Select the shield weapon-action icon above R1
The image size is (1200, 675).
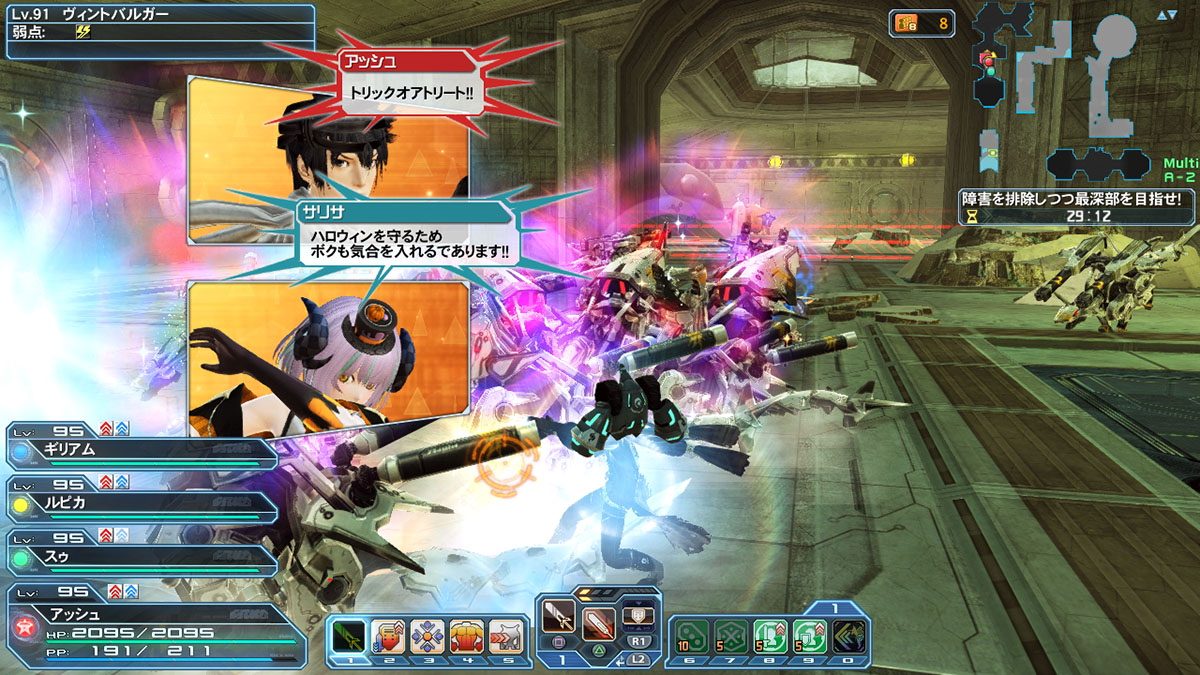638,614
